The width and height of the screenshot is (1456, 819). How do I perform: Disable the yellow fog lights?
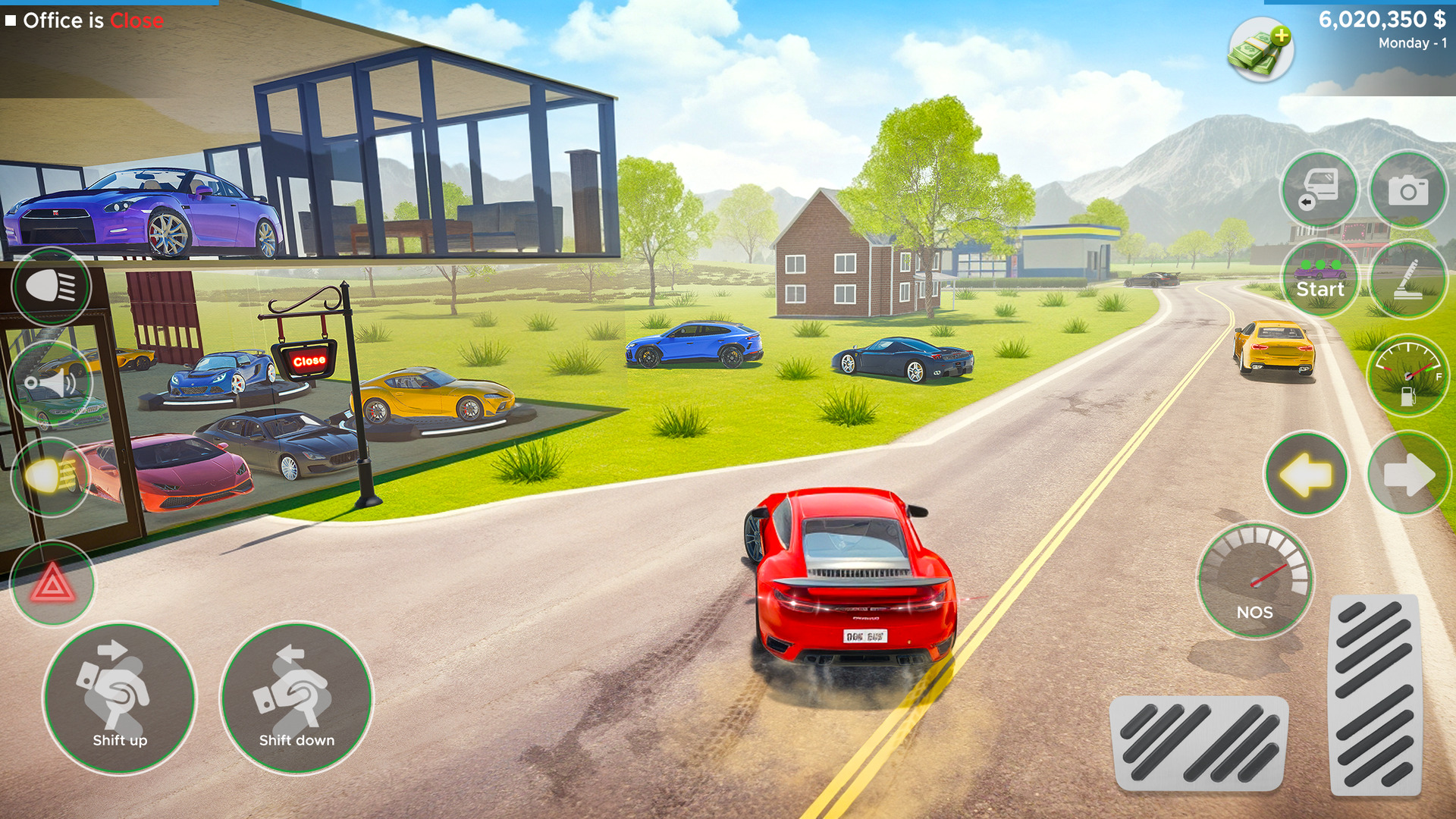click(x=49, y=478)
